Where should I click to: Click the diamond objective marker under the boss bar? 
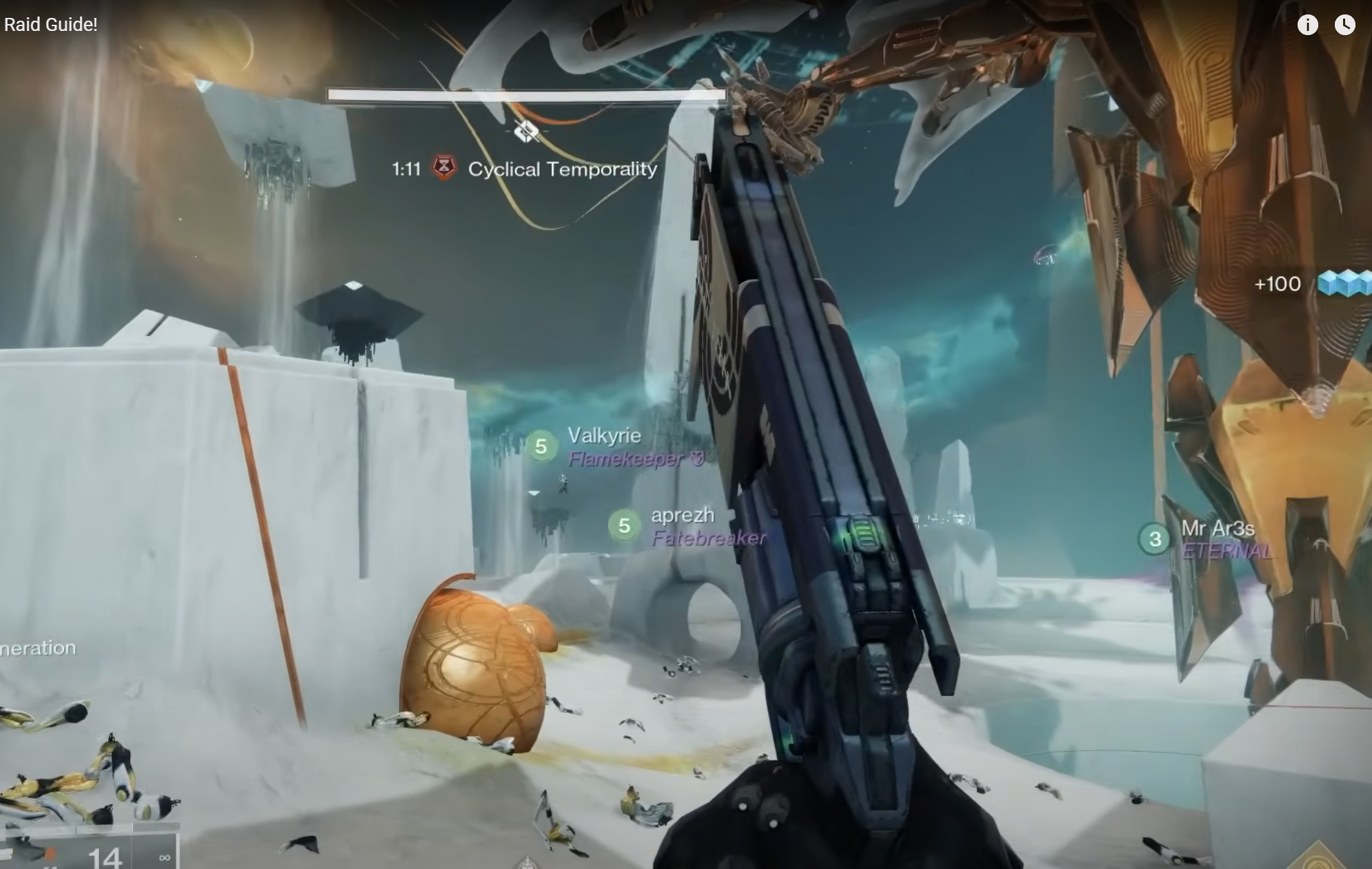526,130
